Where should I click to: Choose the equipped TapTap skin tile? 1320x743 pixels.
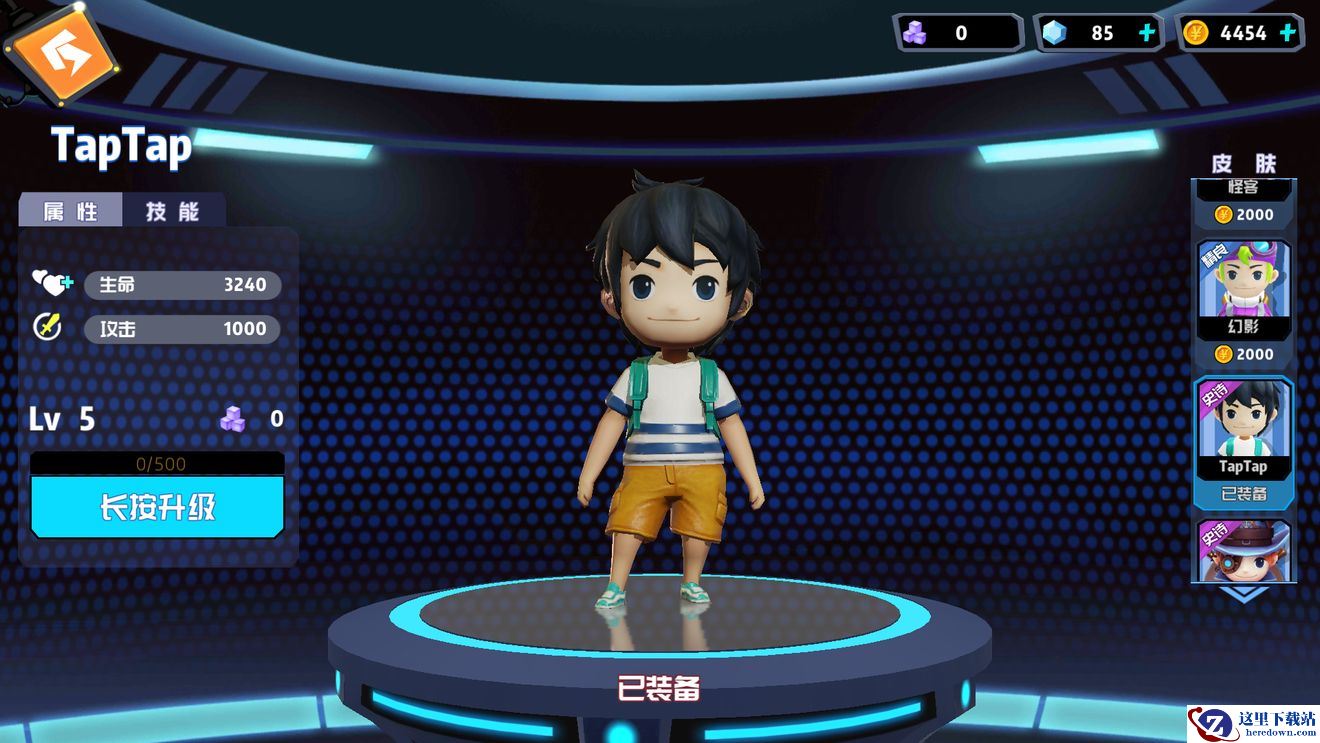pos(1244,438)
